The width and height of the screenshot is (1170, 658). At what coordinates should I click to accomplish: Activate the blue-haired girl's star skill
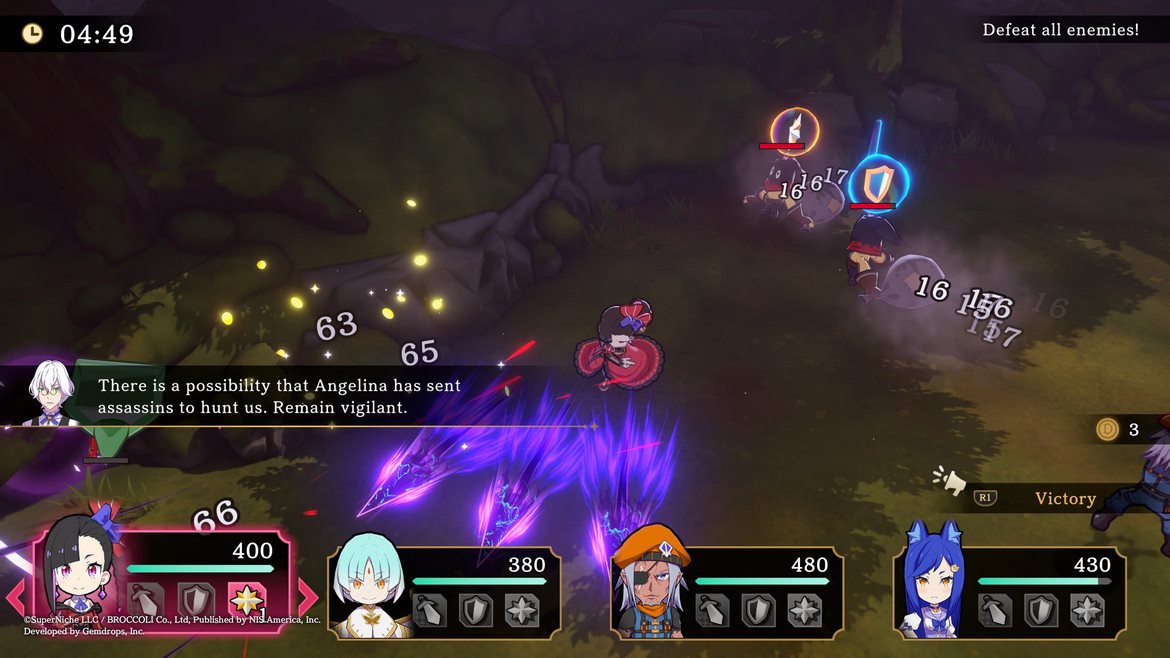pyautogui.click(x=1087, y=610)
